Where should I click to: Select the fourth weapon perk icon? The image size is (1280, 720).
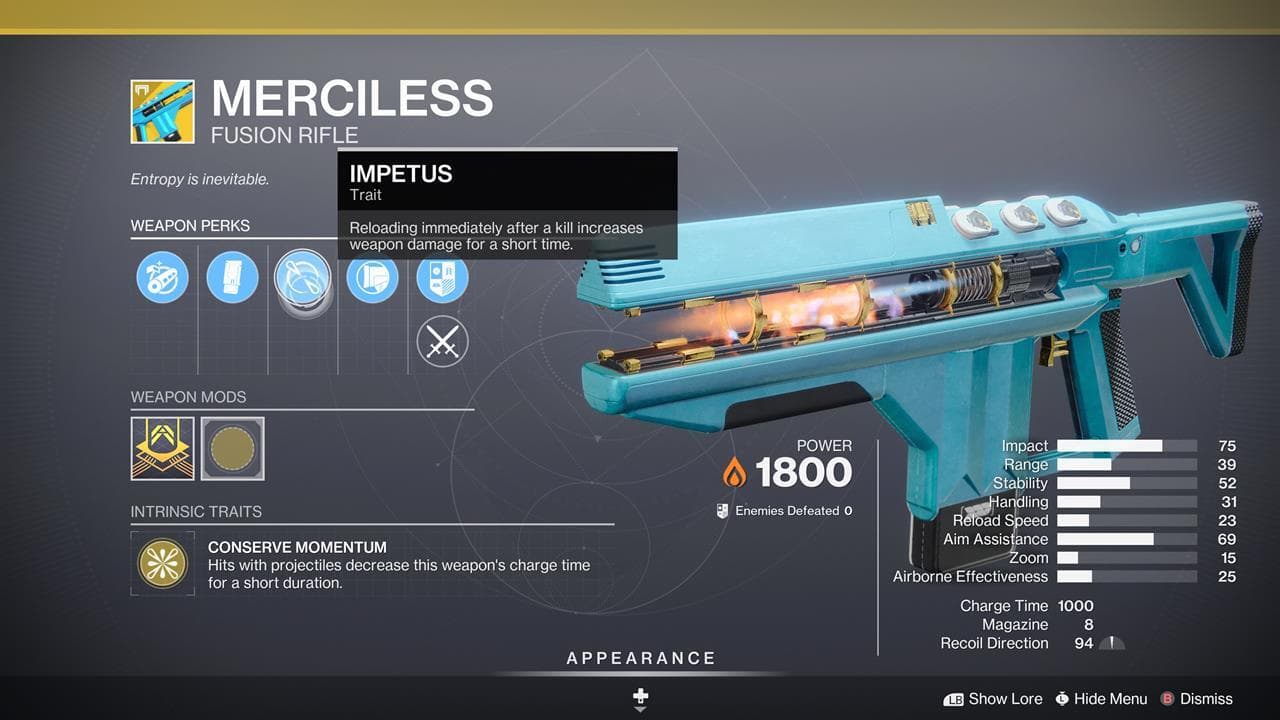pos(372,278)
